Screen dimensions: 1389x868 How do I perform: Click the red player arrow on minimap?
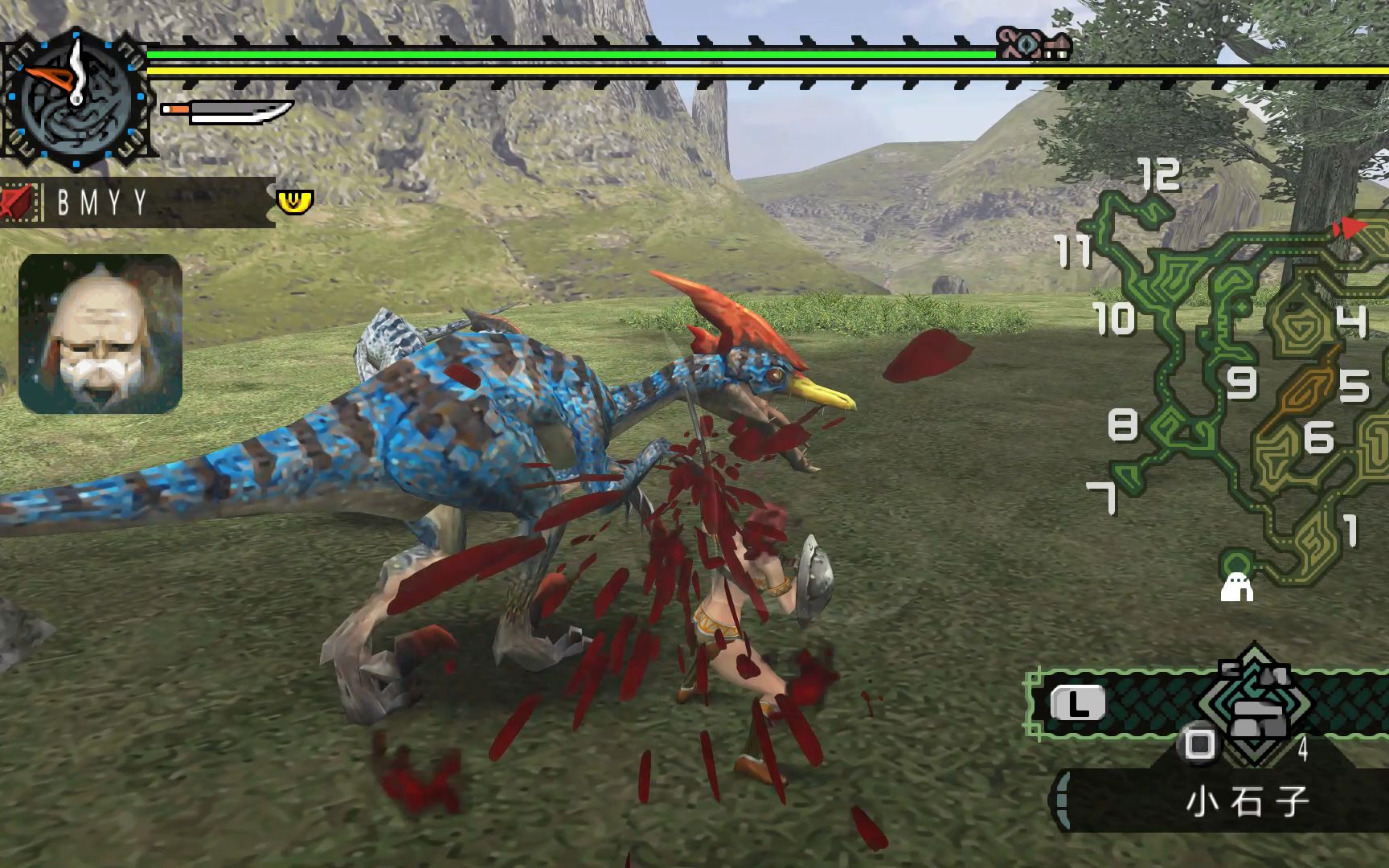click(x=1350, y=228)
